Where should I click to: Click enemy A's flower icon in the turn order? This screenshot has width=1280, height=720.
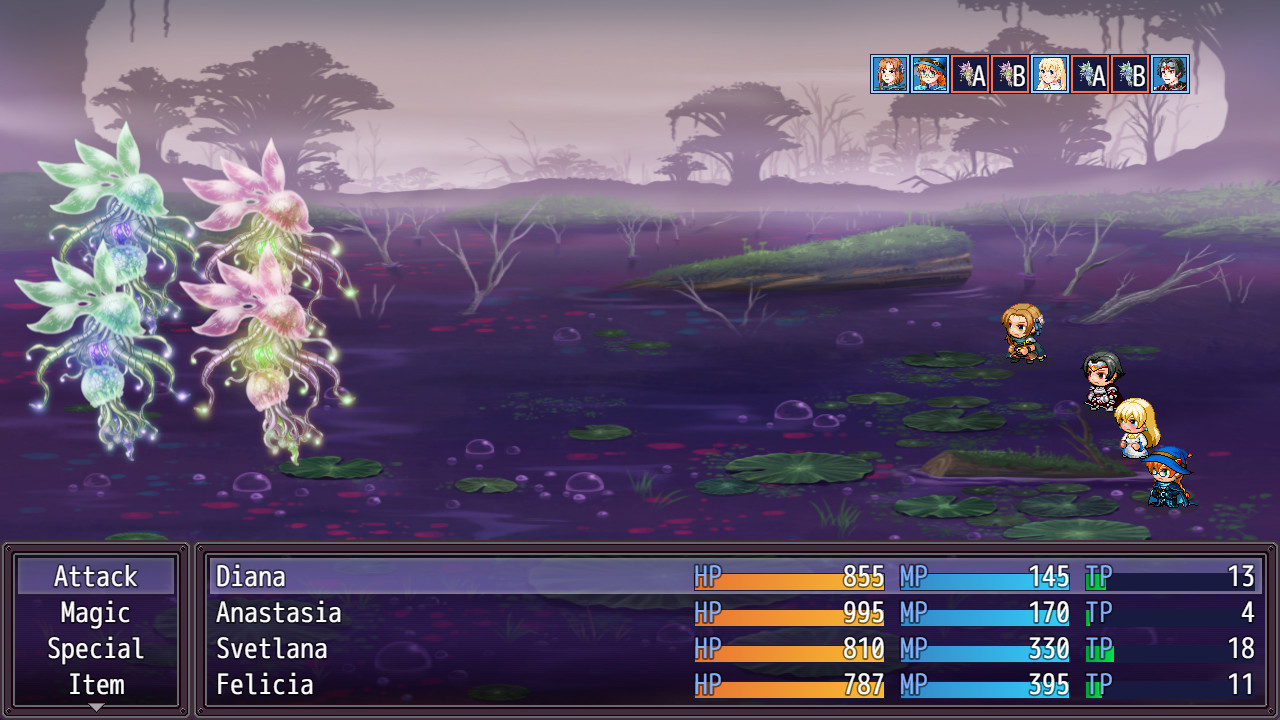pos(970,75)
